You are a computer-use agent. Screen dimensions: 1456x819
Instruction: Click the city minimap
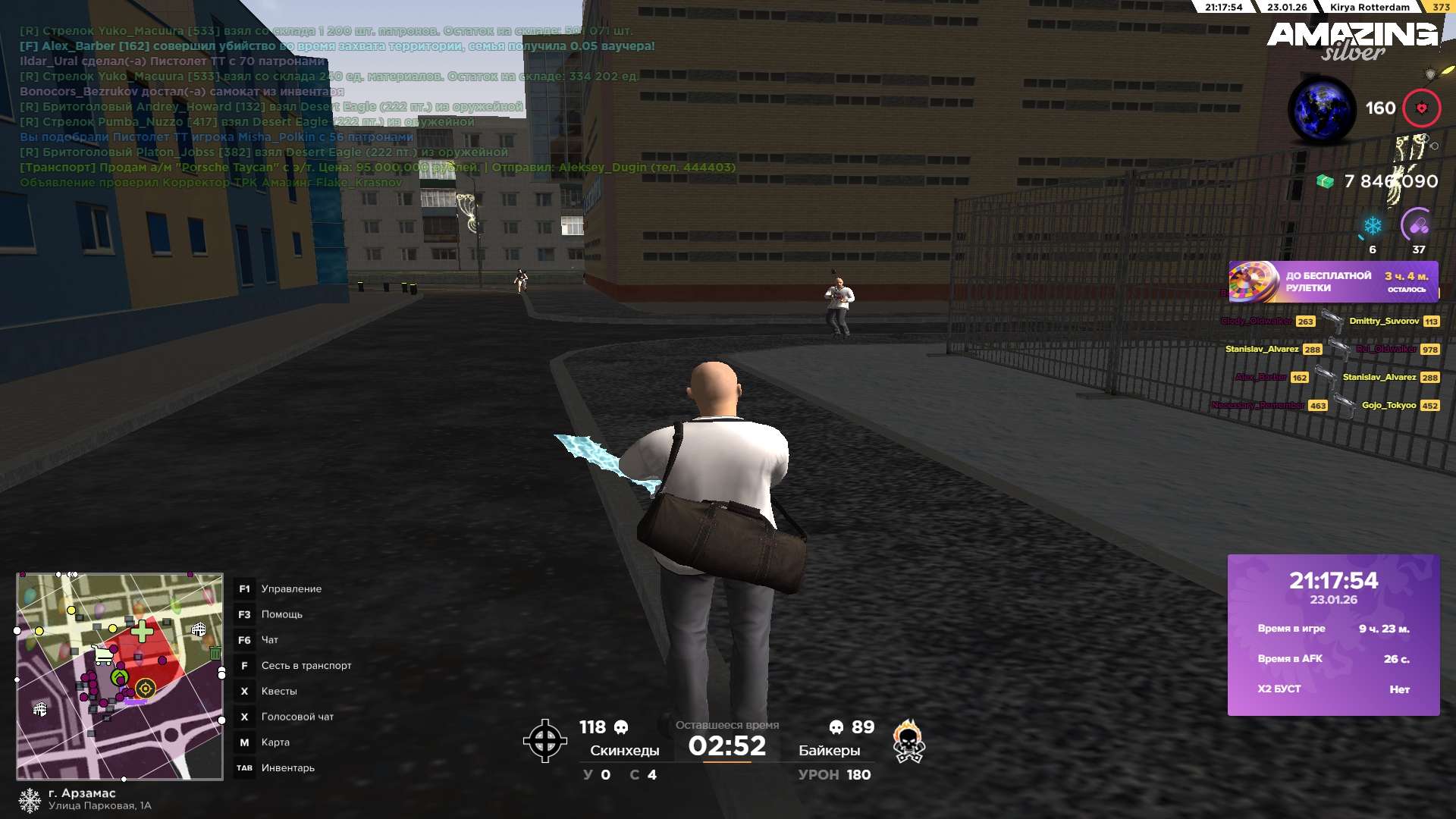tap(120, 676)
